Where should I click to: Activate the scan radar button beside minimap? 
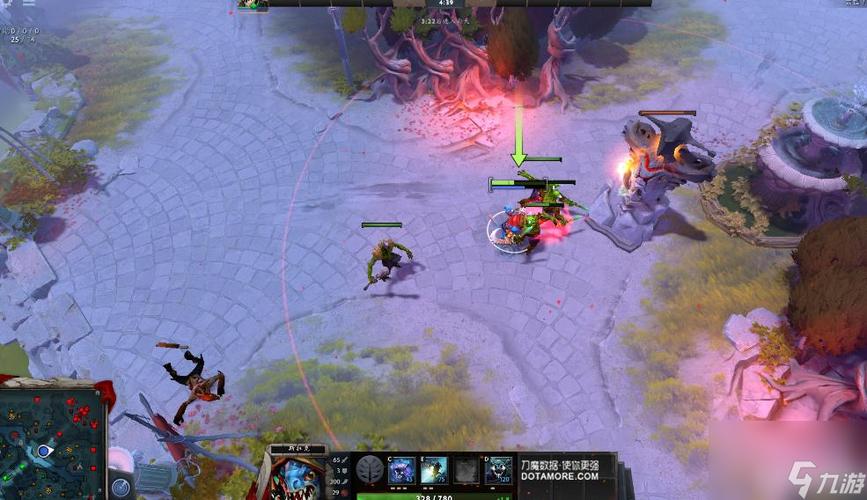pyautogui.click(x=120, y=488)
